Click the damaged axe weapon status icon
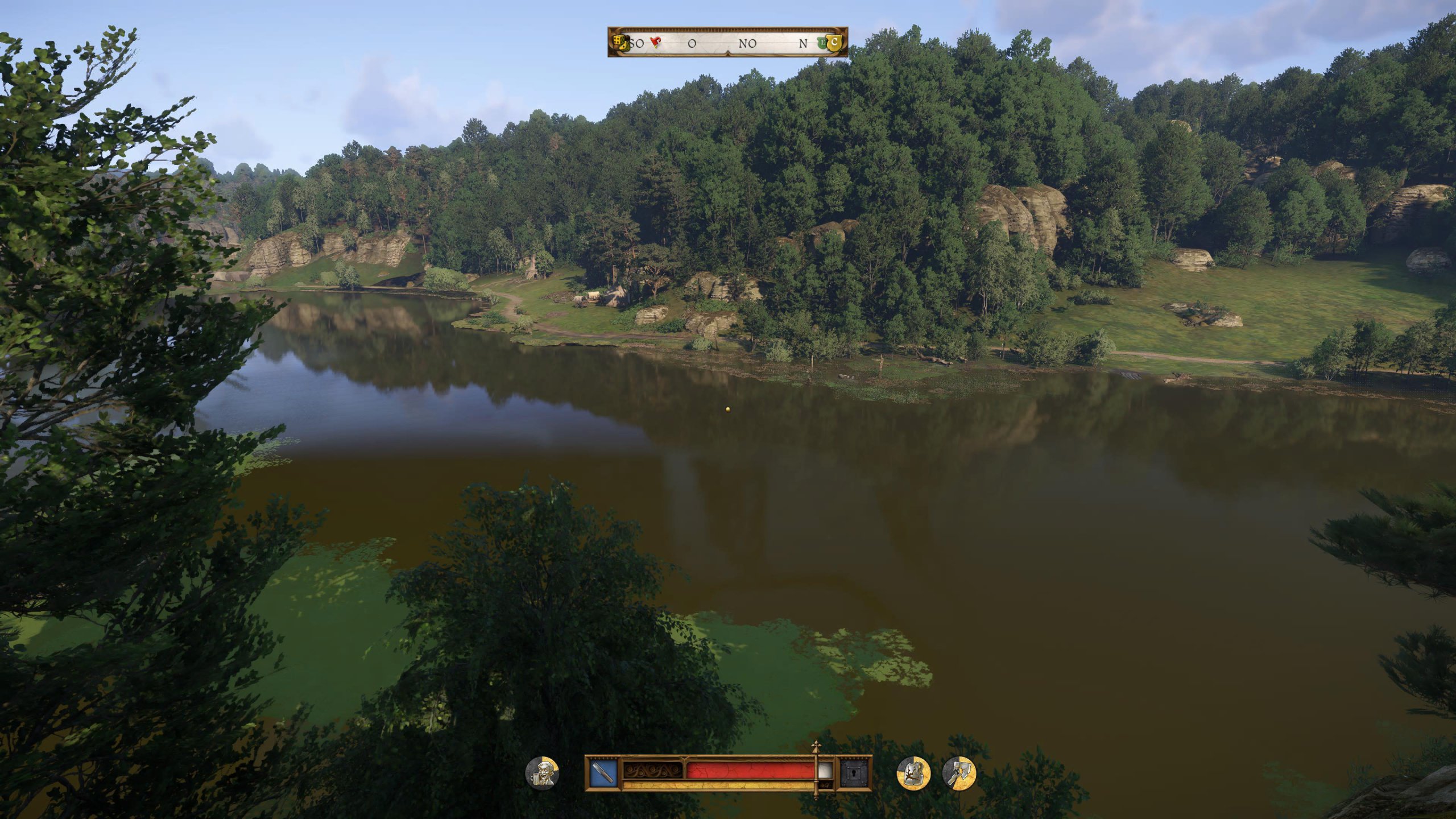The width and height of the screenshot is (1456, 819). pos(959,773)
